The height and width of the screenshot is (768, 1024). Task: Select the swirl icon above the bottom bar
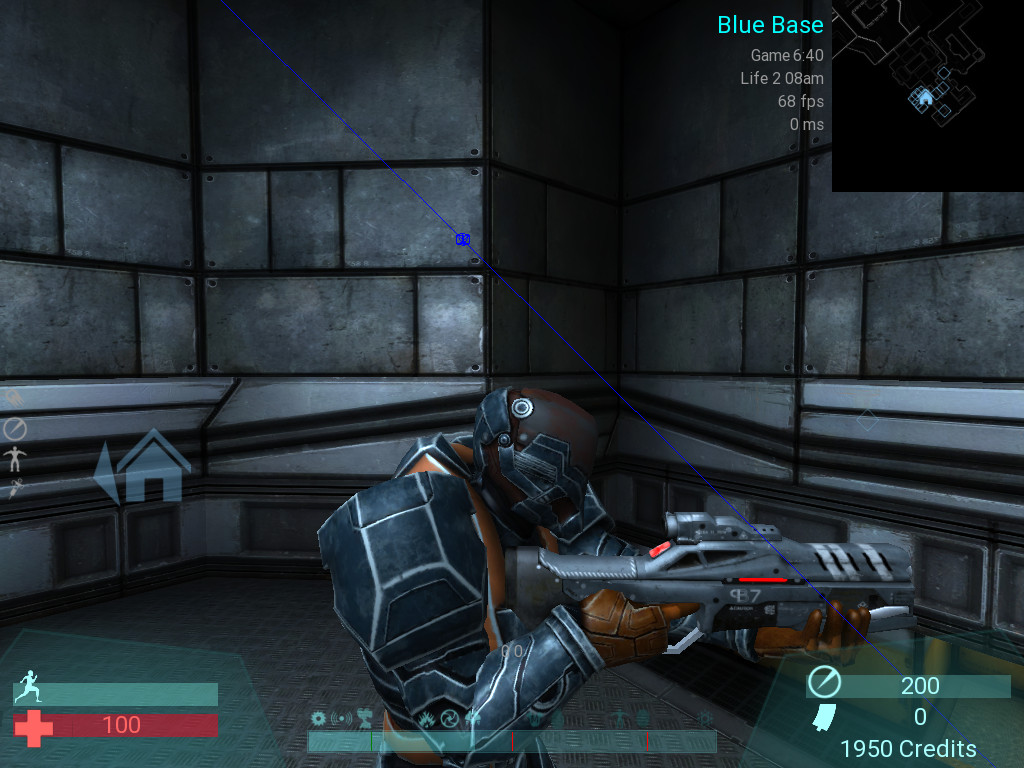(450, 718)
